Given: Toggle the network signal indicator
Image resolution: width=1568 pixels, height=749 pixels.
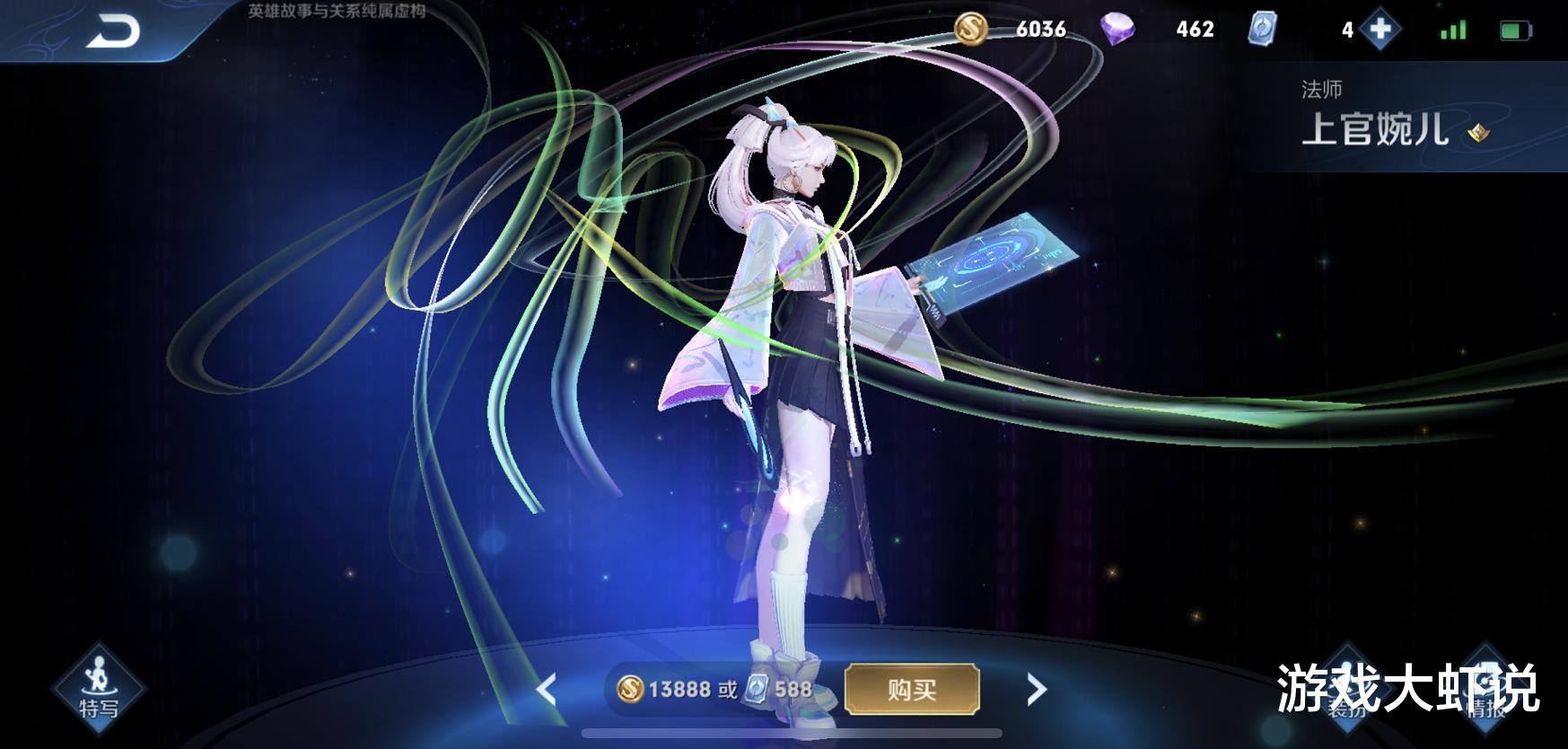Looking at the screenshot, I should point(1454,29).
